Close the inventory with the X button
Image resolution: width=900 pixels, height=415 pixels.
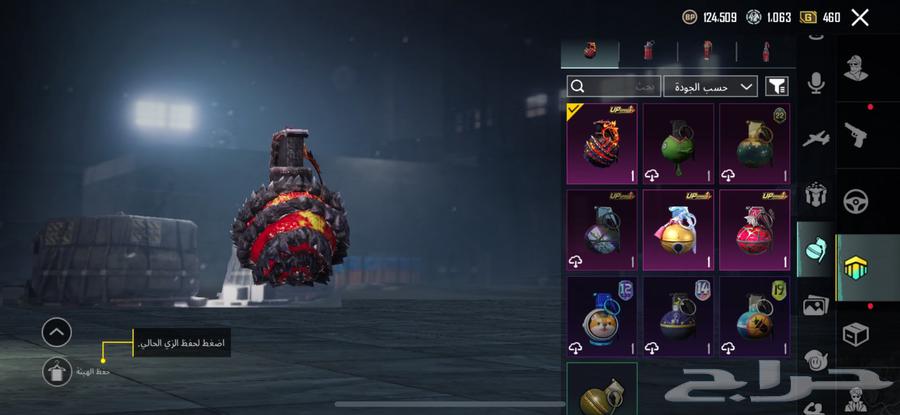(x=859, y=17)
